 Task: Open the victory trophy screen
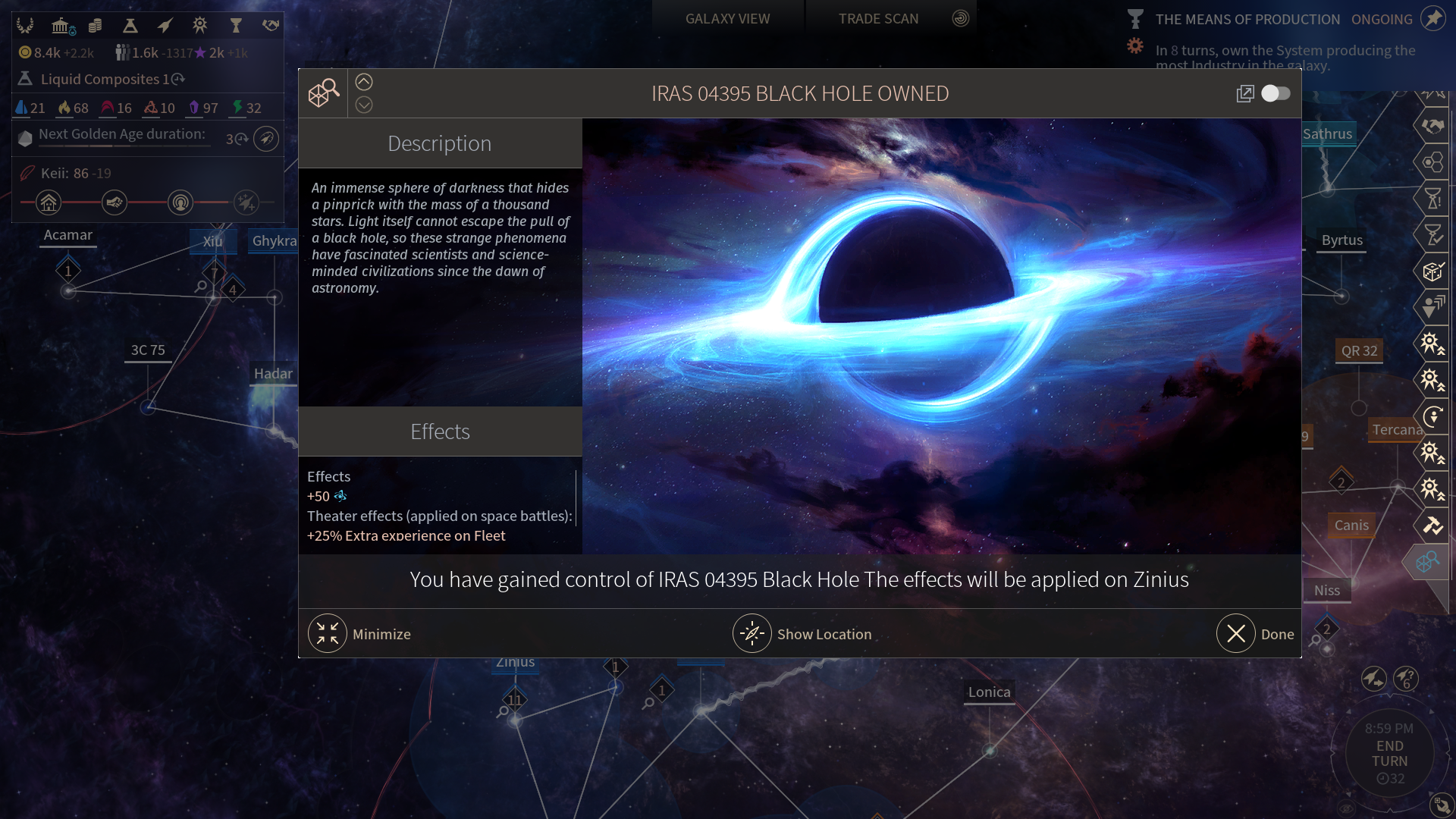click(x=236, y=26)
